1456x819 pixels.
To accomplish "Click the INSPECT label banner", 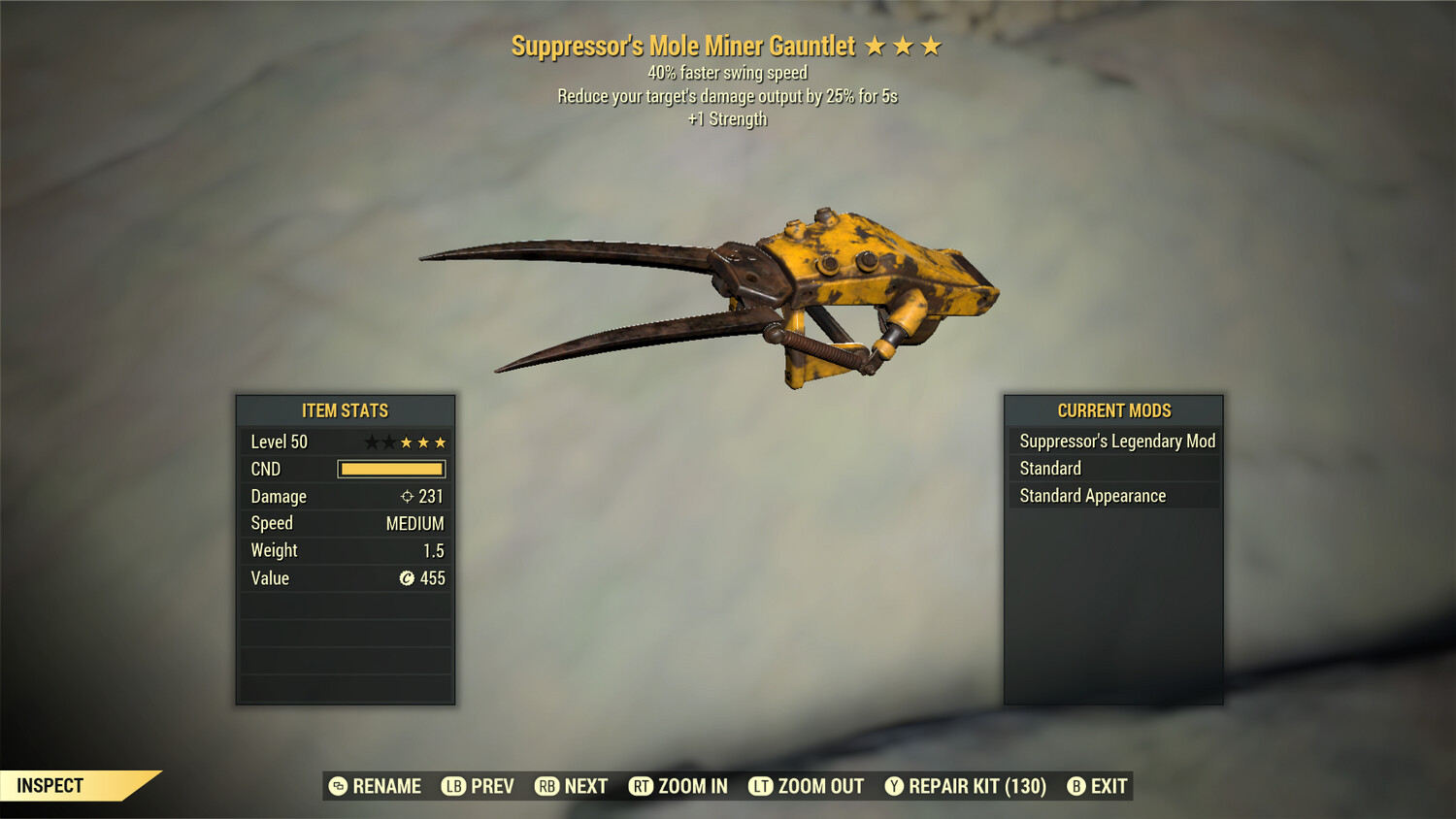I will tap(50, 786).
